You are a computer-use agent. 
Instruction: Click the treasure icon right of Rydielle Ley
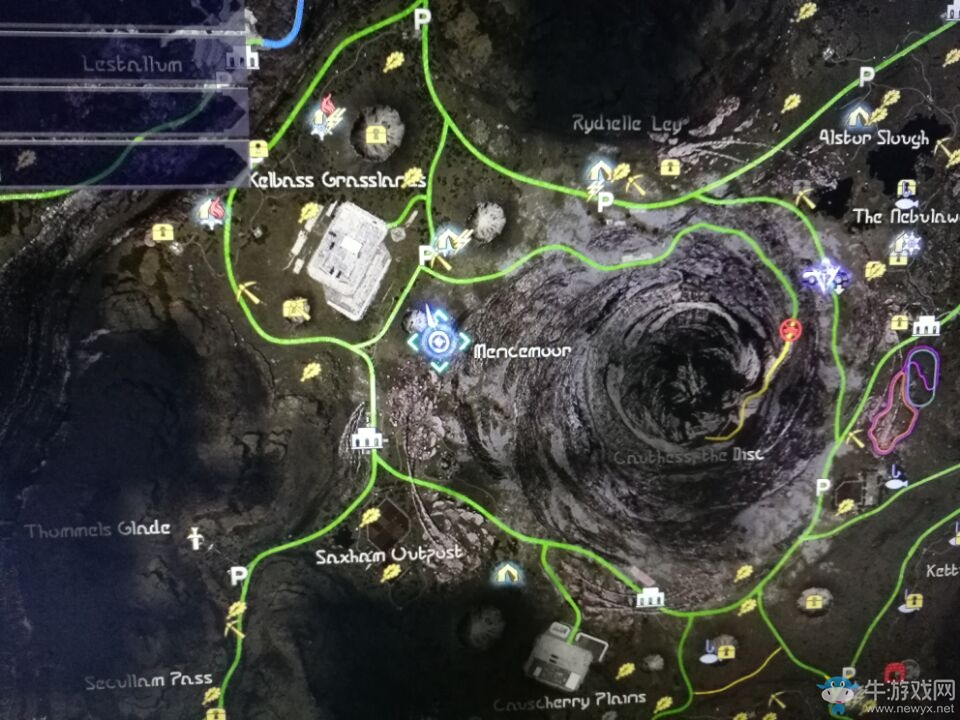(x=669, y=167)
